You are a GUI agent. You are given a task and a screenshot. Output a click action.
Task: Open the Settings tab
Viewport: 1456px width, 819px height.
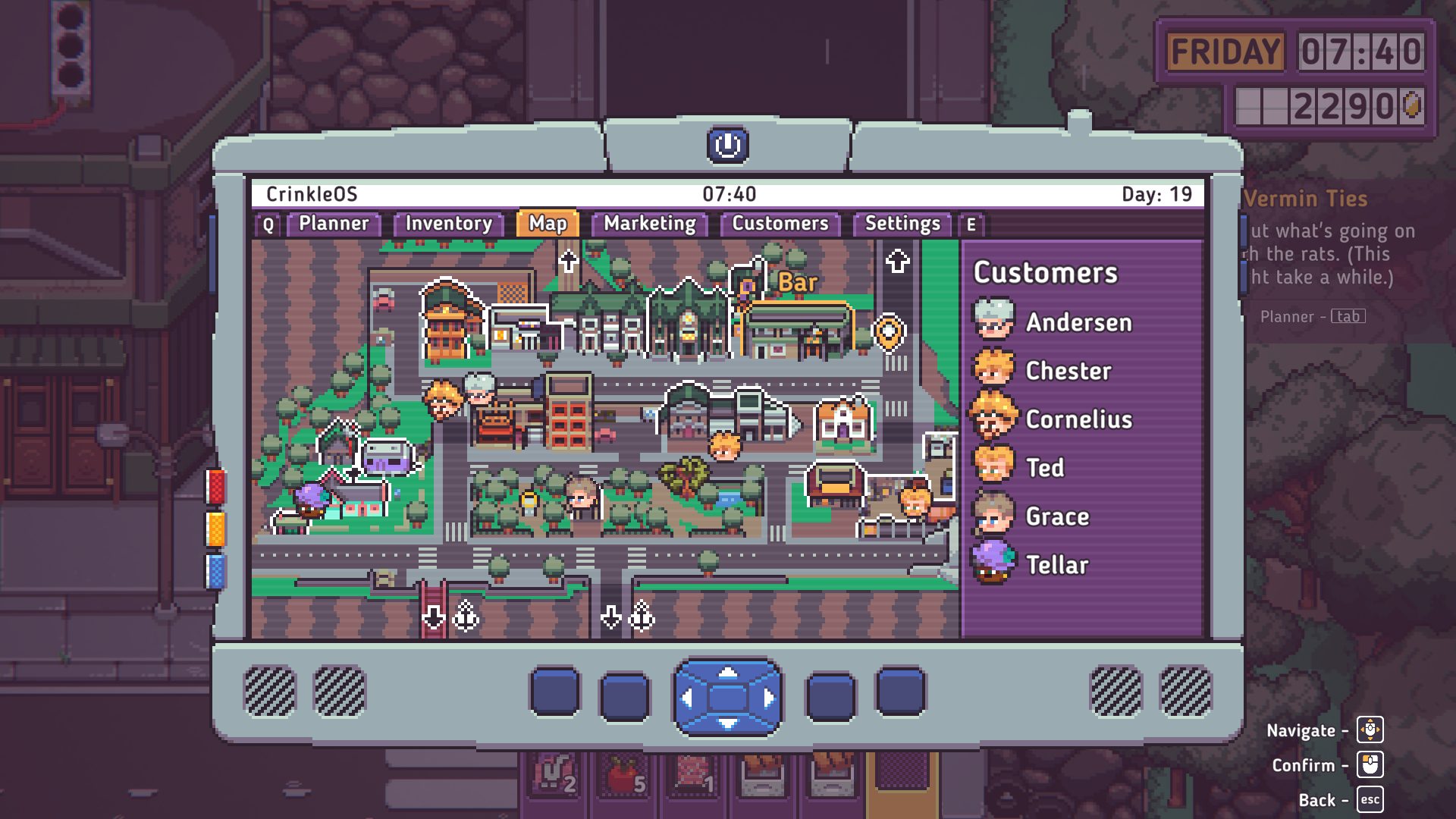(902, 224)
